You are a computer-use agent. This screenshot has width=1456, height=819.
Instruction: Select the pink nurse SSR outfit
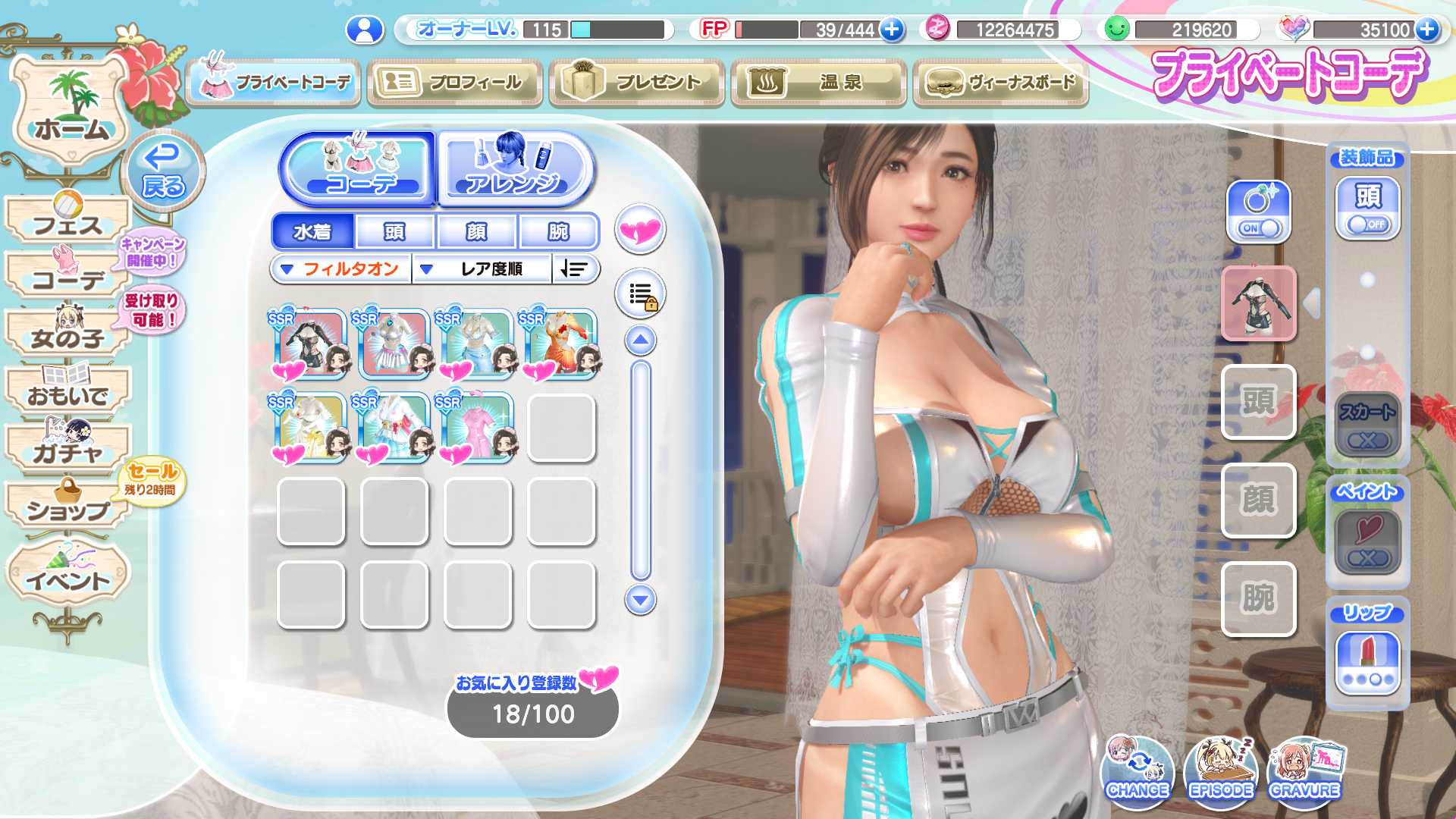coord(476,428)
